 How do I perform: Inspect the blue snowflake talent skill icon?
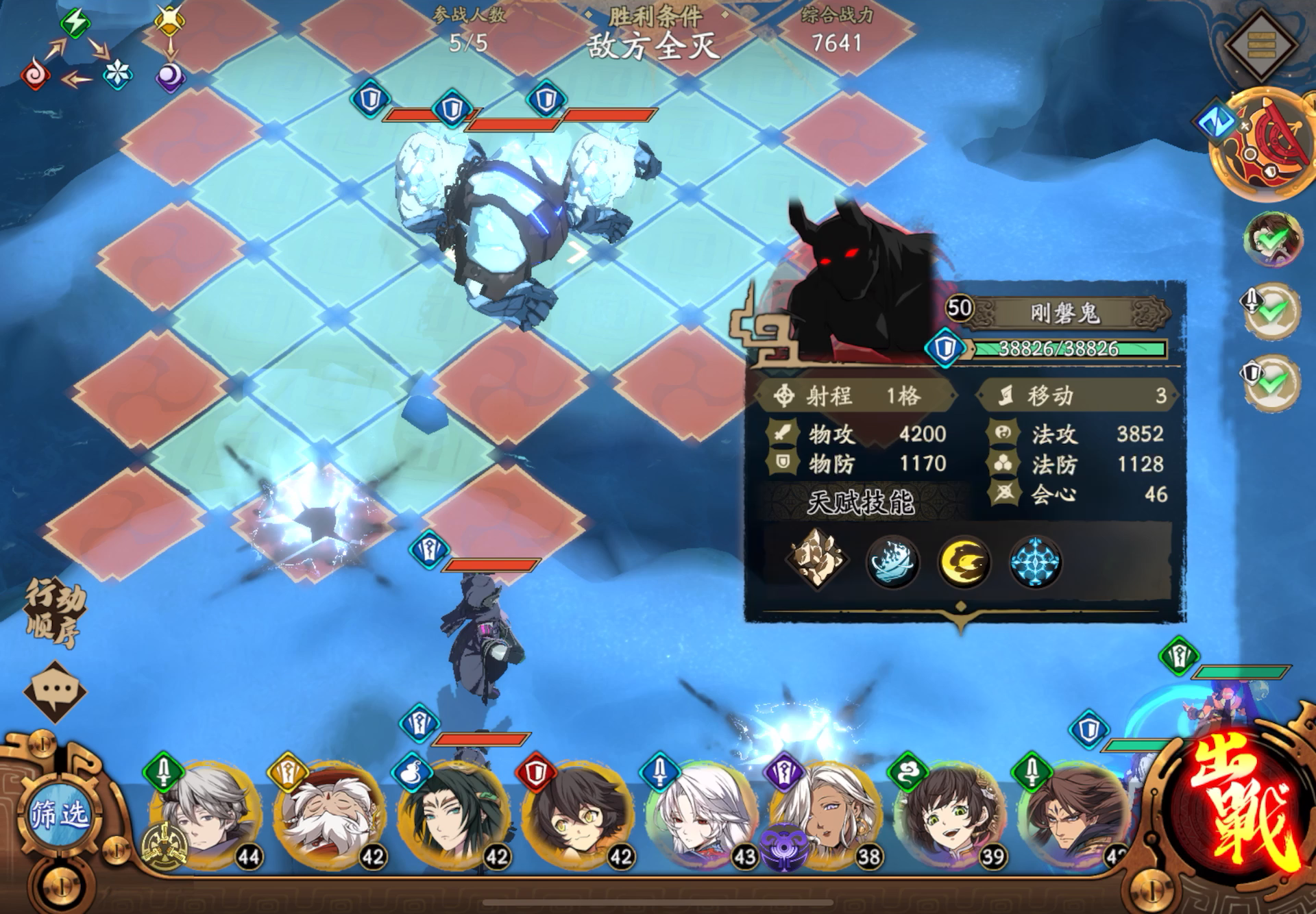1036,561
